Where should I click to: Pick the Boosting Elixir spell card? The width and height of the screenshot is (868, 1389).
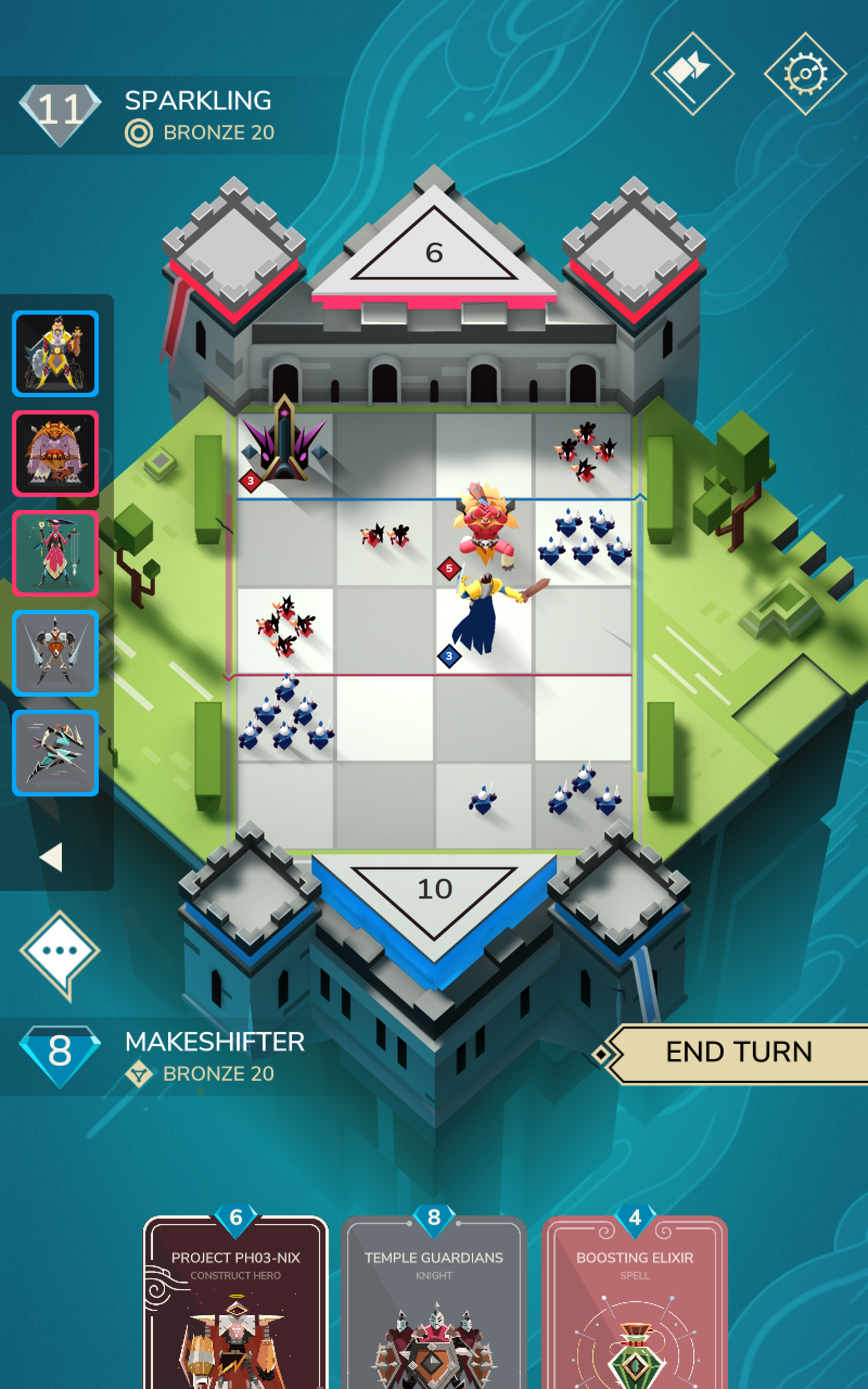pyautogui.click(x=634, y=1303)
